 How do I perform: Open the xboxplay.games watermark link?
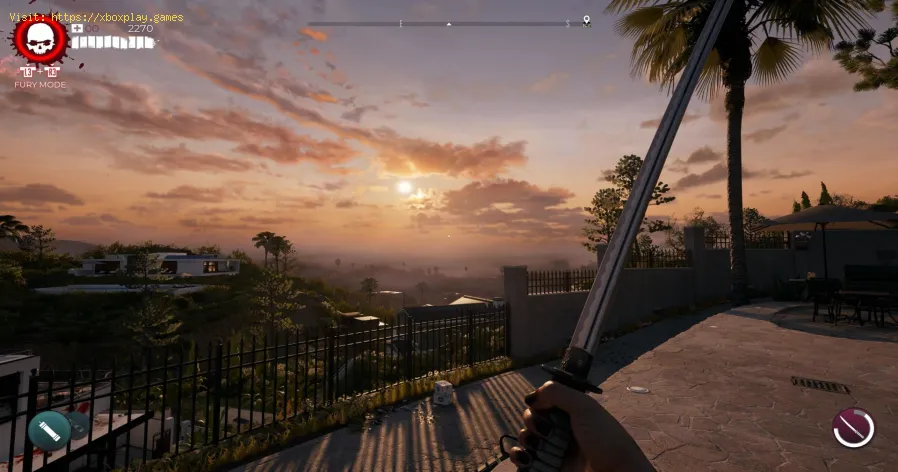tap(96, 17)
